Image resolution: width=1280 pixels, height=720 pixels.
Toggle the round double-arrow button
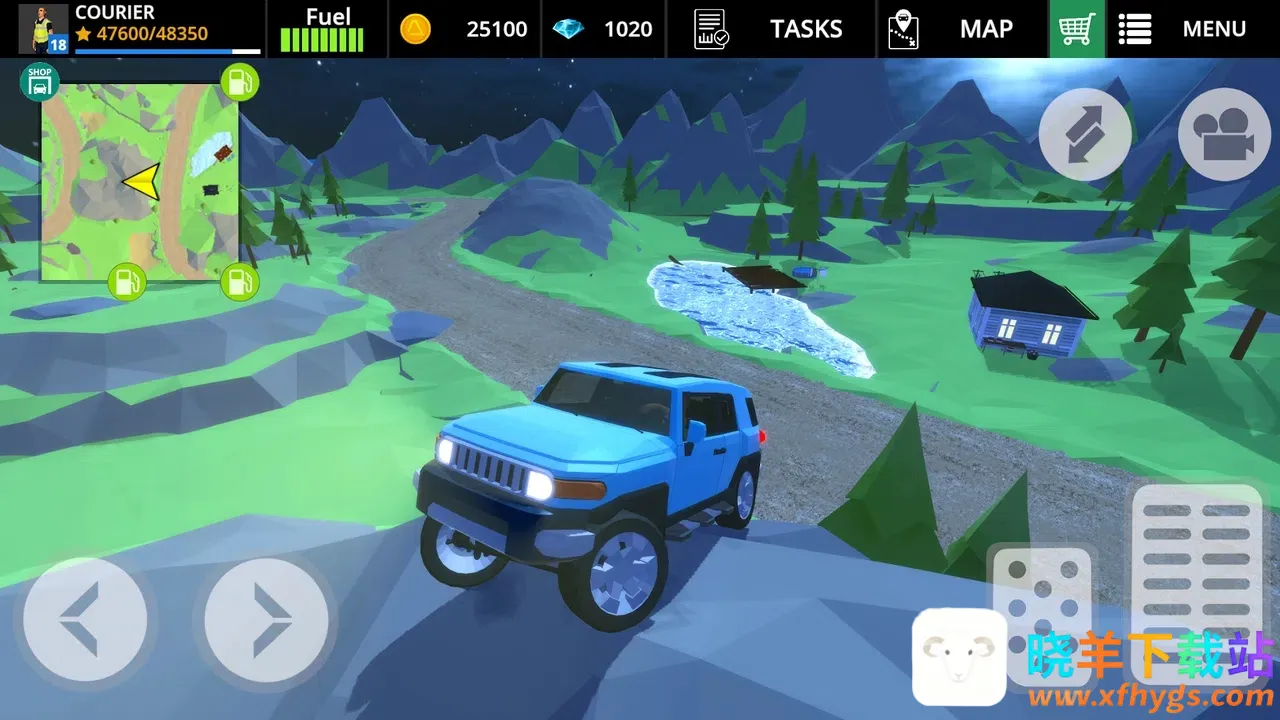click(1085, 134)
